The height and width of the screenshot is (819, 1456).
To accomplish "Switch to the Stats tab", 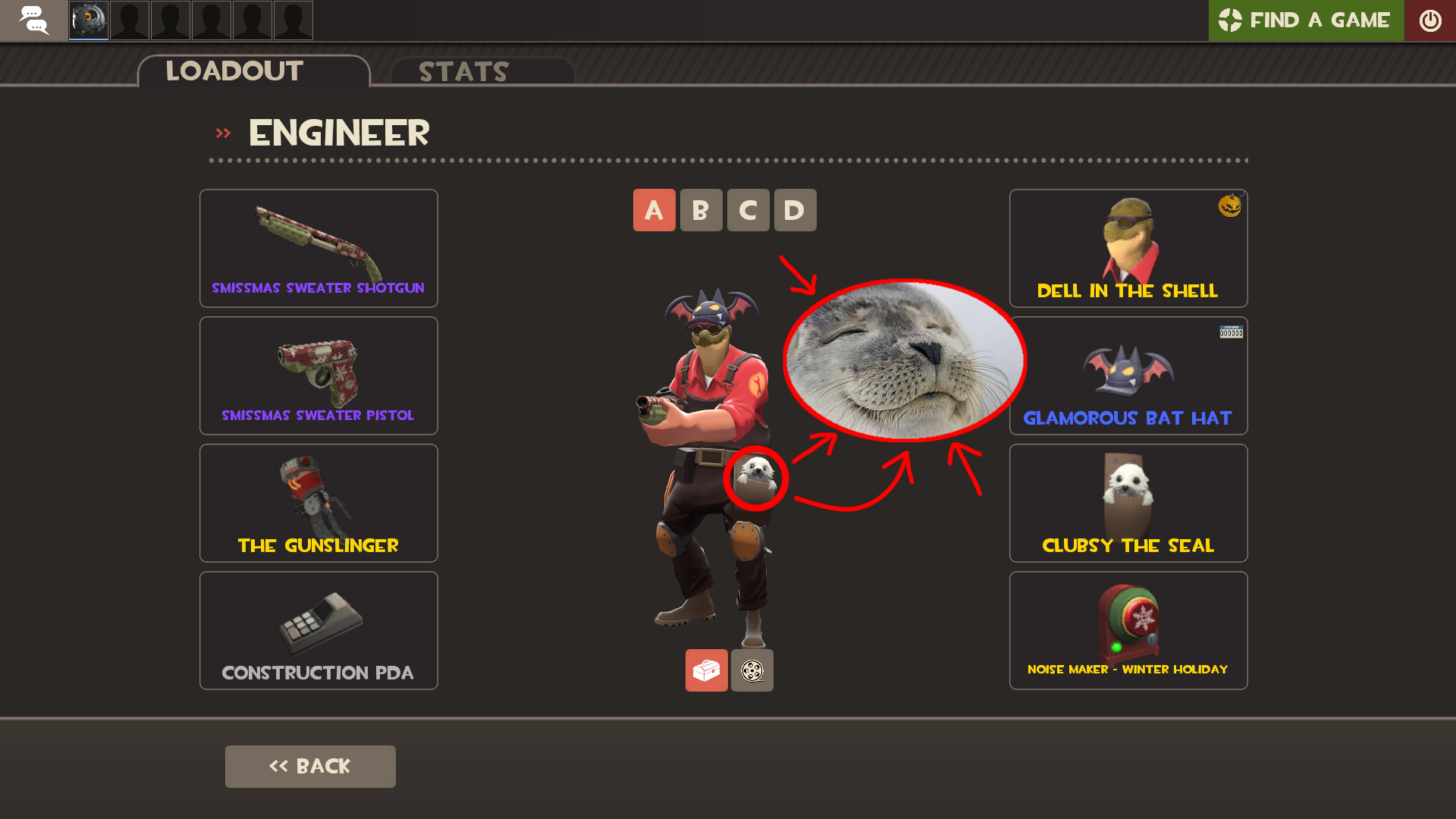I will click(463, 71).
